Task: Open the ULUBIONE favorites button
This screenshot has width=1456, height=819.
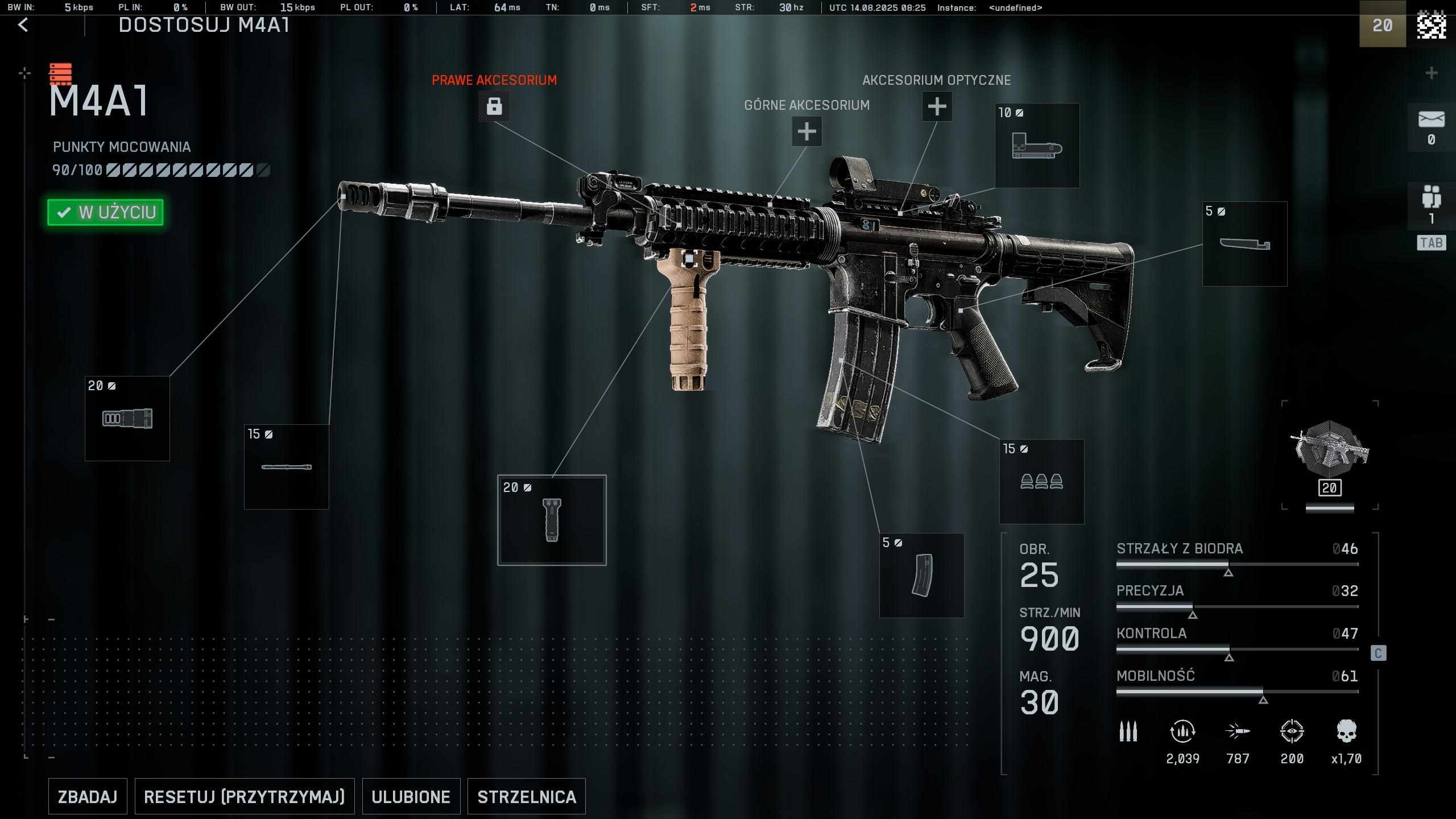Action: tap(411, 796)
